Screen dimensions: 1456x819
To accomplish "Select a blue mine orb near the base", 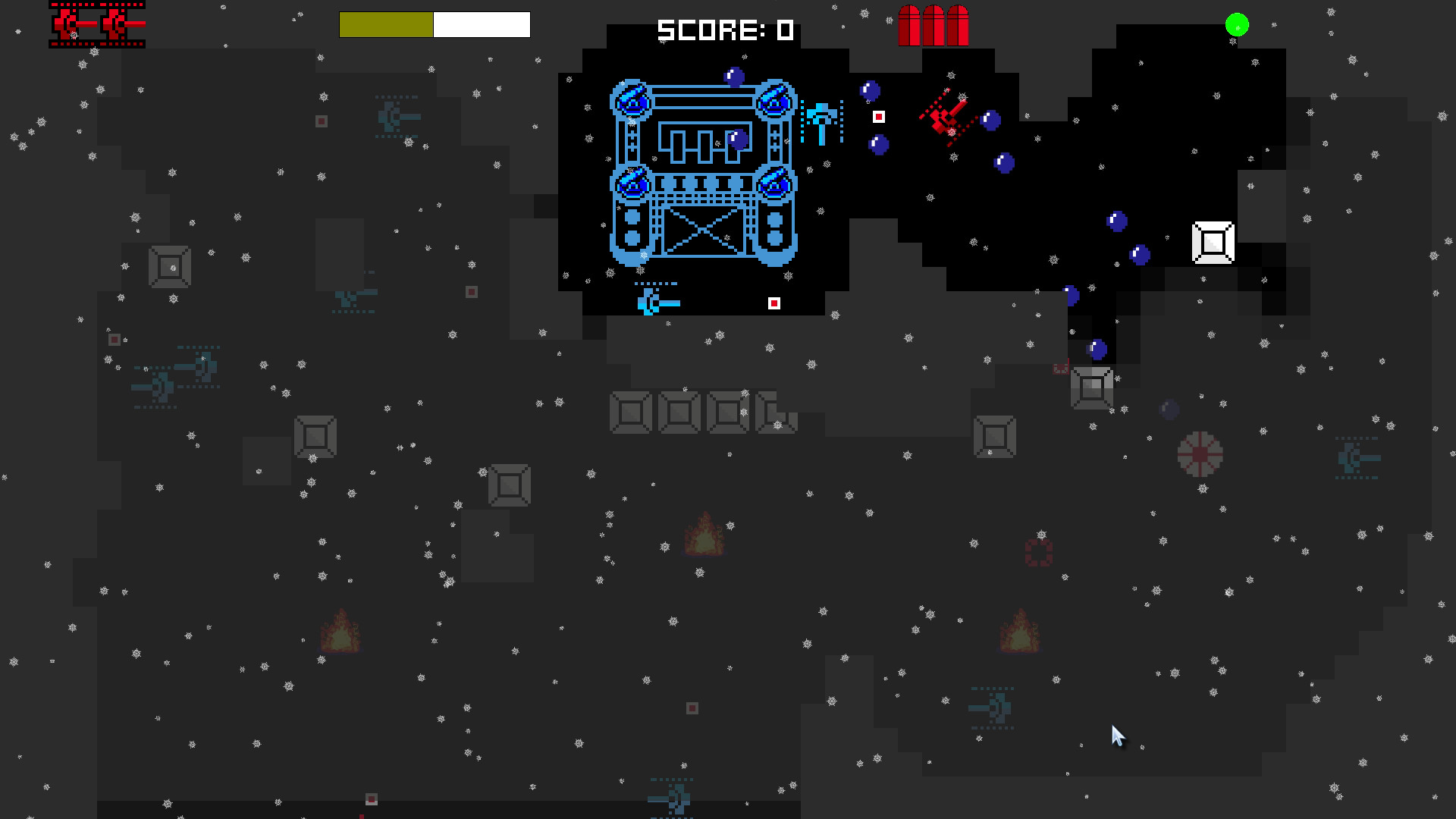I will point(733,75).
